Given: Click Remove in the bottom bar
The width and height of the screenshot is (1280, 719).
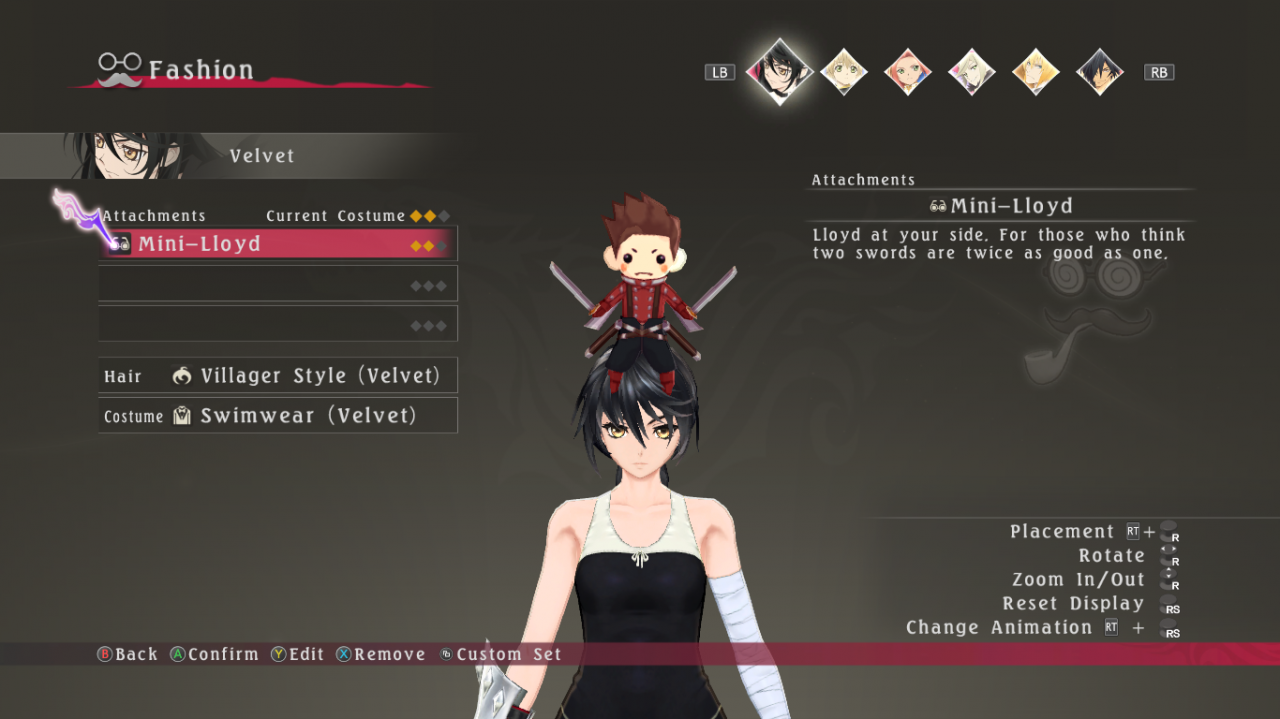Looking at the screenshot, I should tap(381, 654).
